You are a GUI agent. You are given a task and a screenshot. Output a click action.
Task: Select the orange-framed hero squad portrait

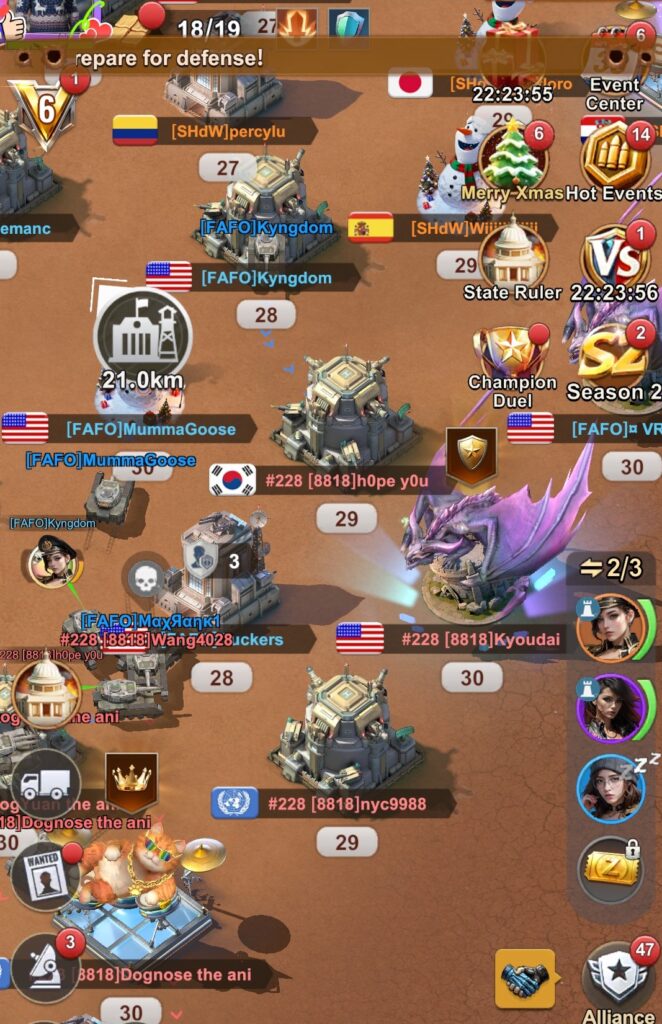[611, 628]
